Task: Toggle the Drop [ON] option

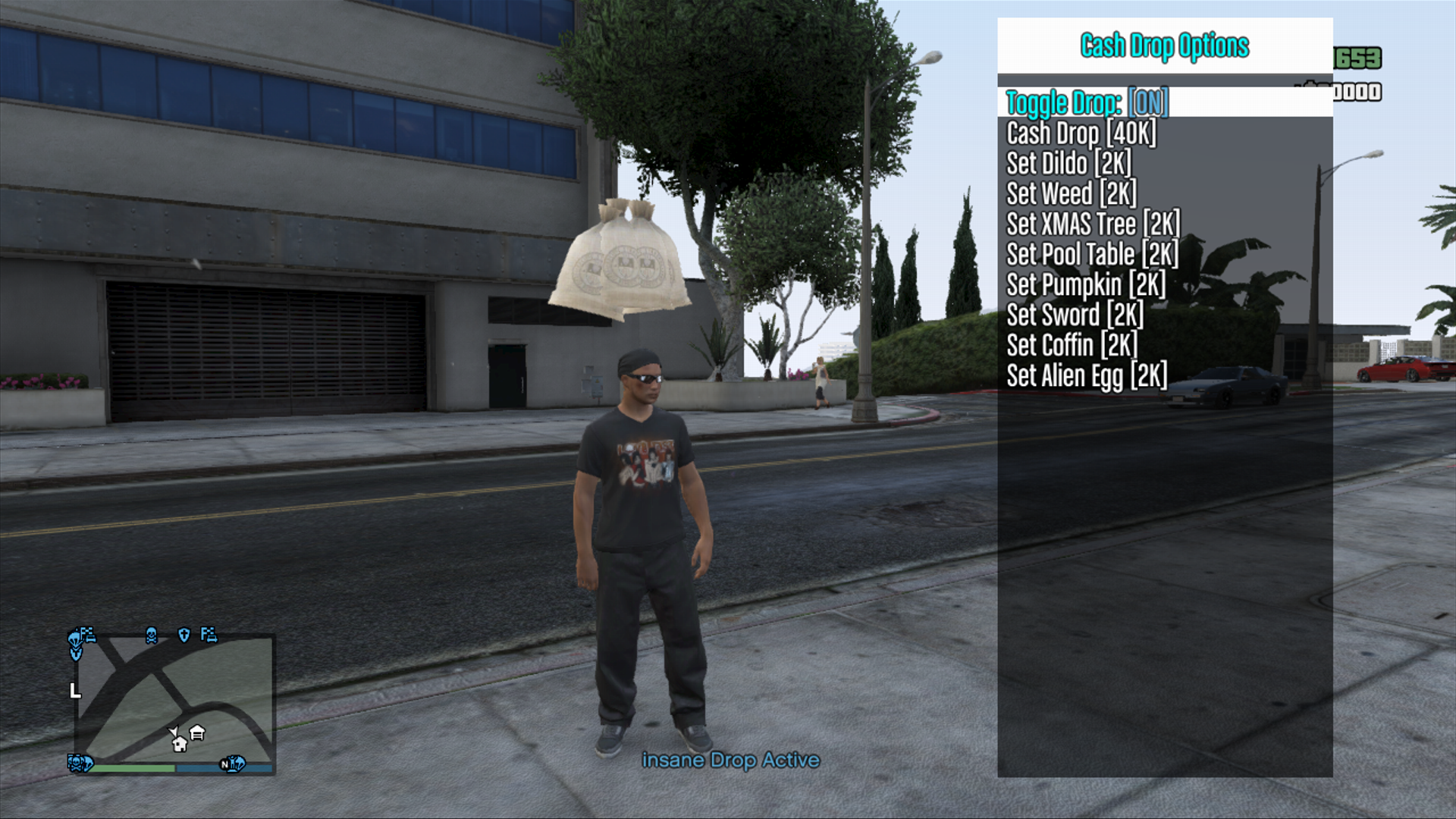Action: pos(1086,102)
